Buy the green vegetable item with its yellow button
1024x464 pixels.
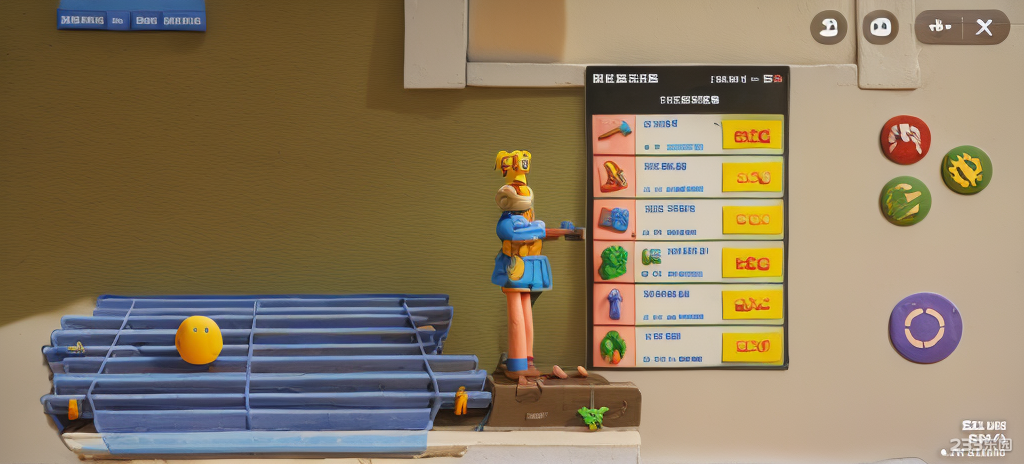(752, 346)
